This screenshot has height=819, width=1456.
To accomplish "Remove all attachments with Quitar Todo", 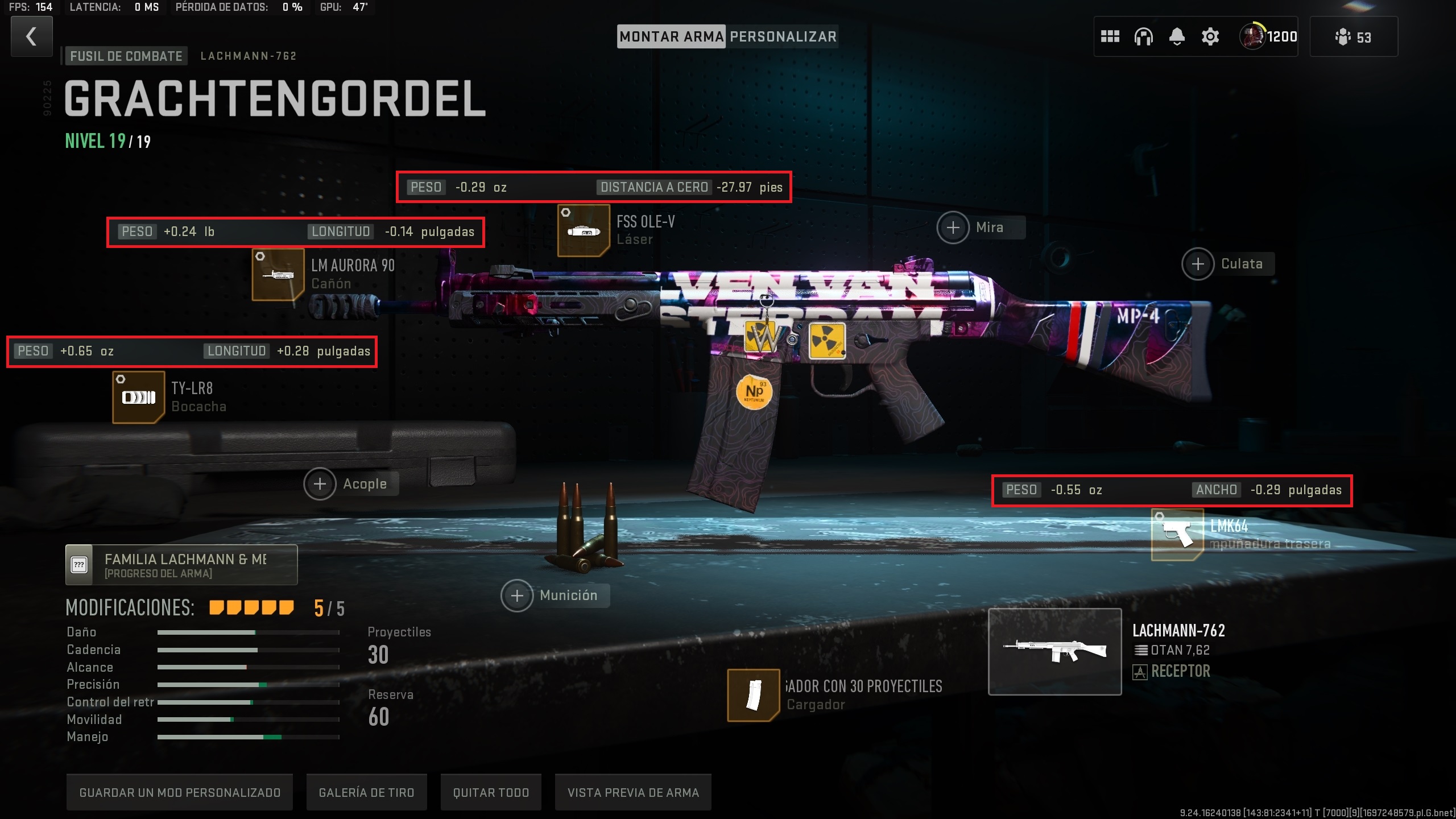I will pos(491,792).
